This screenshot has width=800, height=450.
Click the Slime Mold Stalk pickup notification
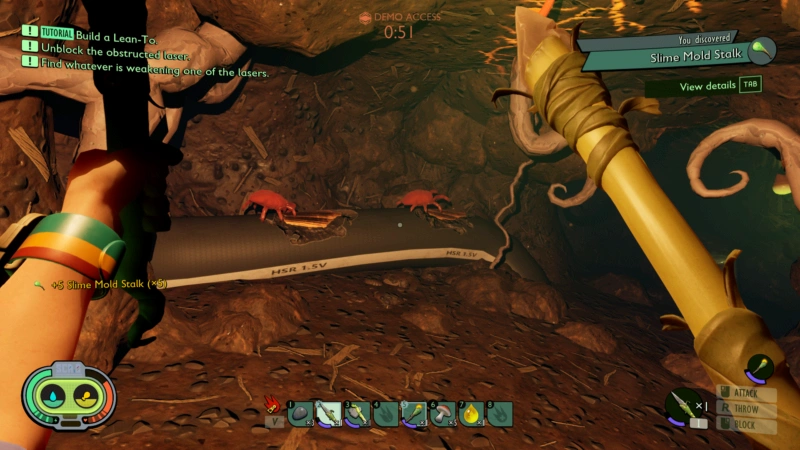click(100, 285)
